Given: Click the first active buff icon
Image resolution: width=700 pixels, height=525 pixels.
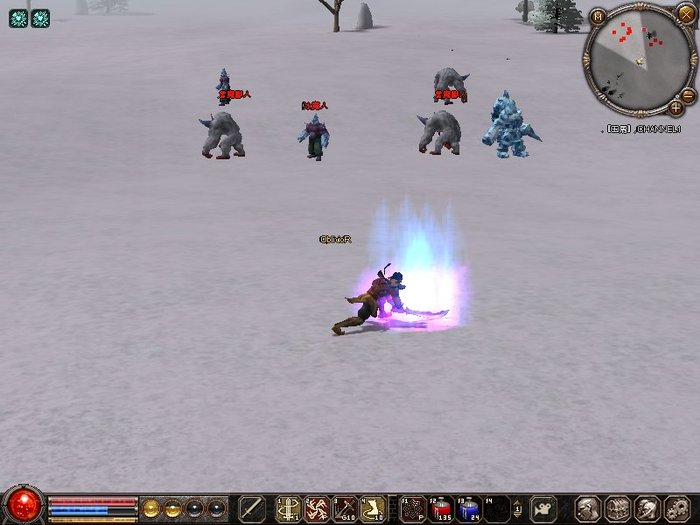Looking at the screenshot, I should 18,18.
